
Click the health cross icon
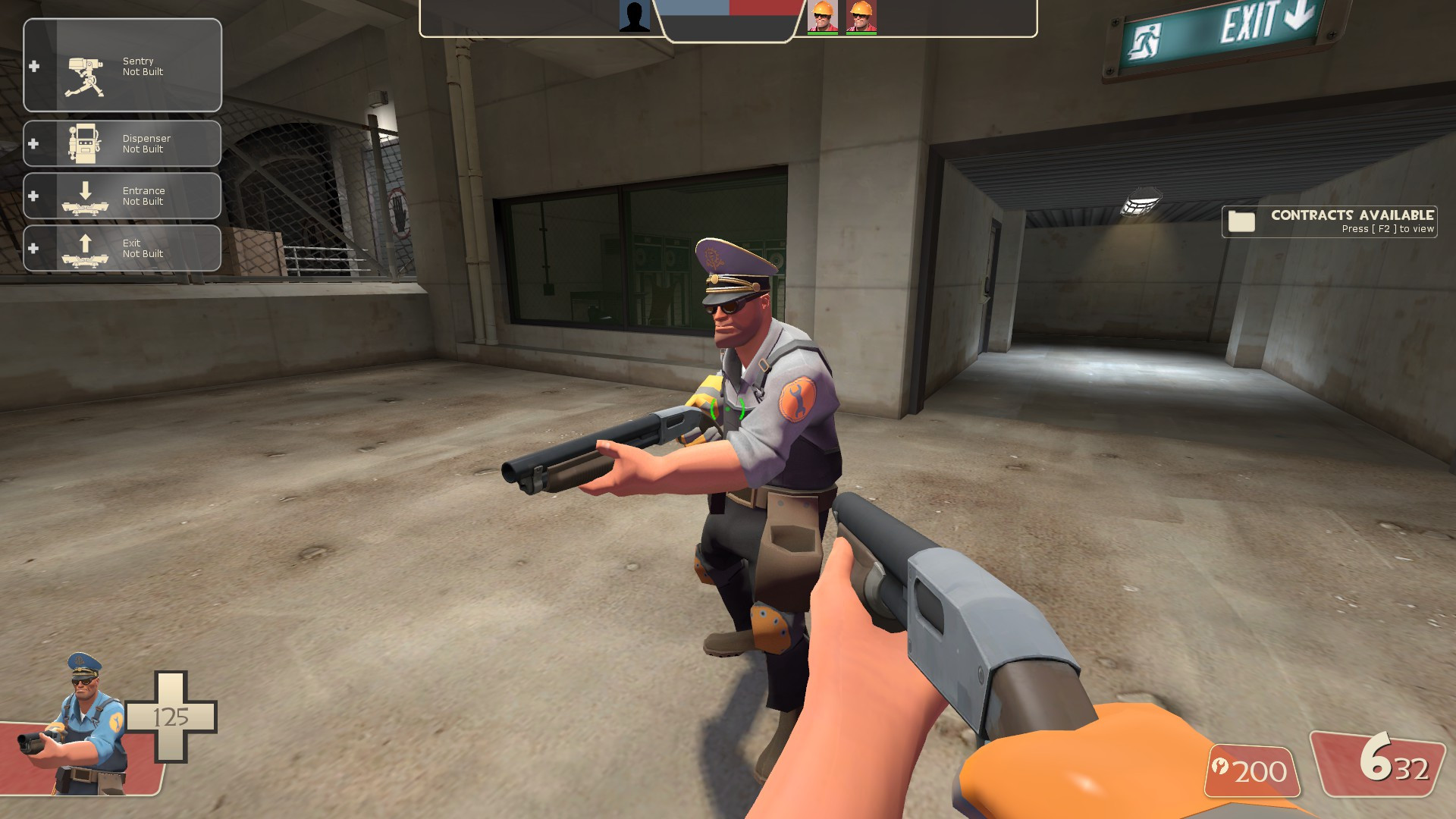[171, 715]
